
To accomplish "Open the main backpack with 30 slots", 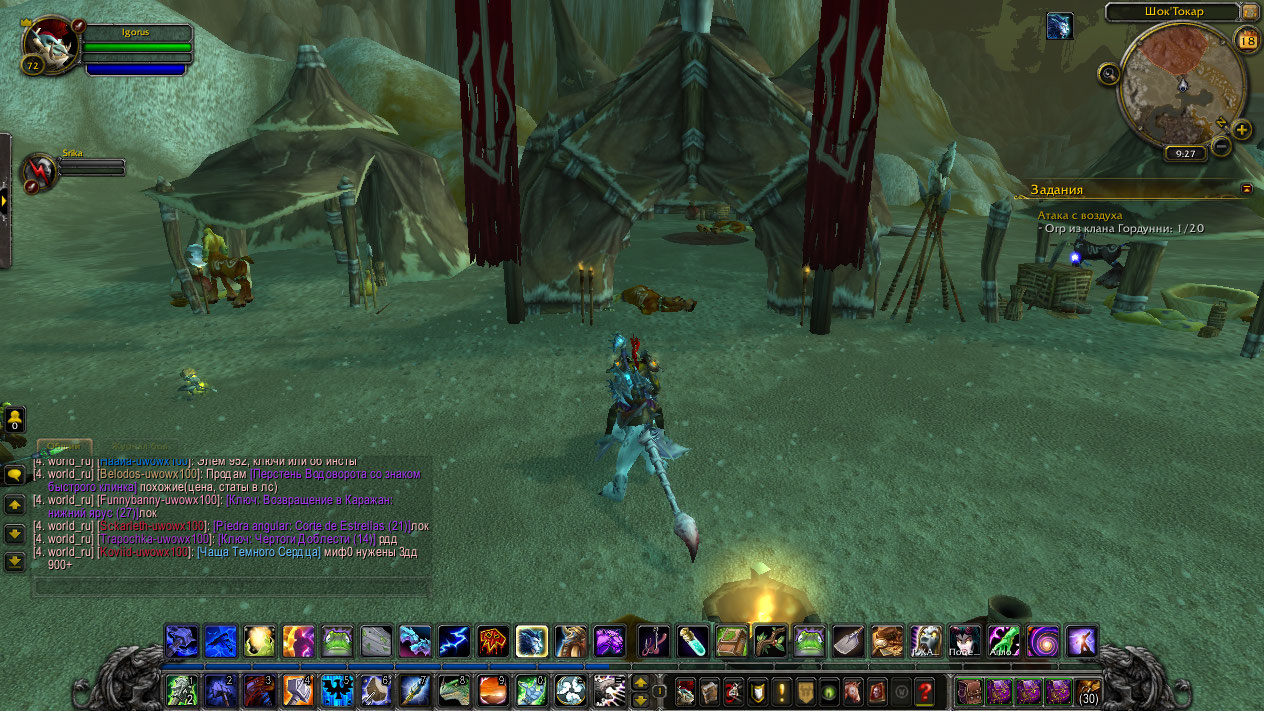I will (1087, 691).
